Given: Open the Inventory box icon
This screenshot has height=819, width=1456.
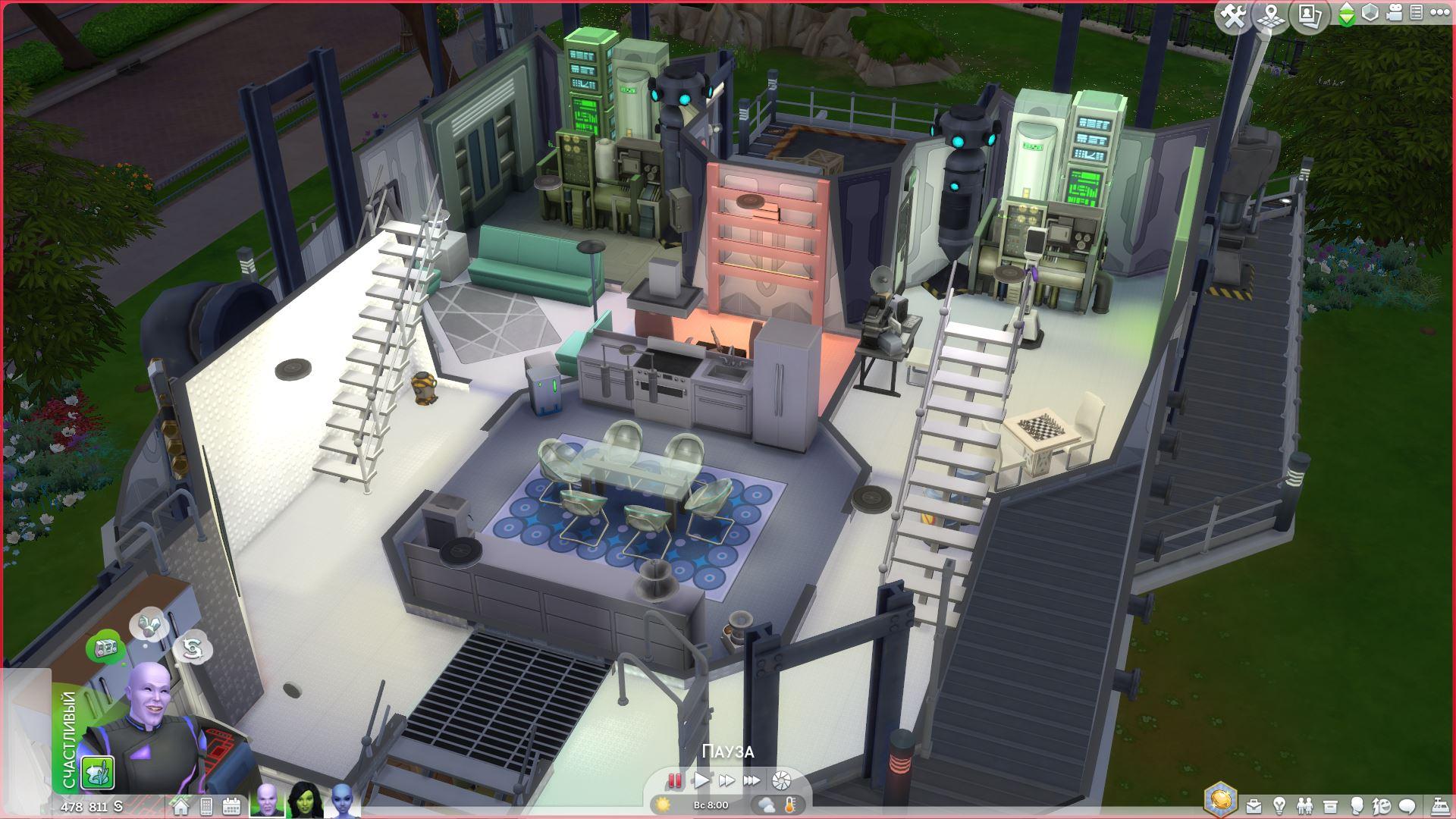Looking at the screenshot, I should [1330, 806].
